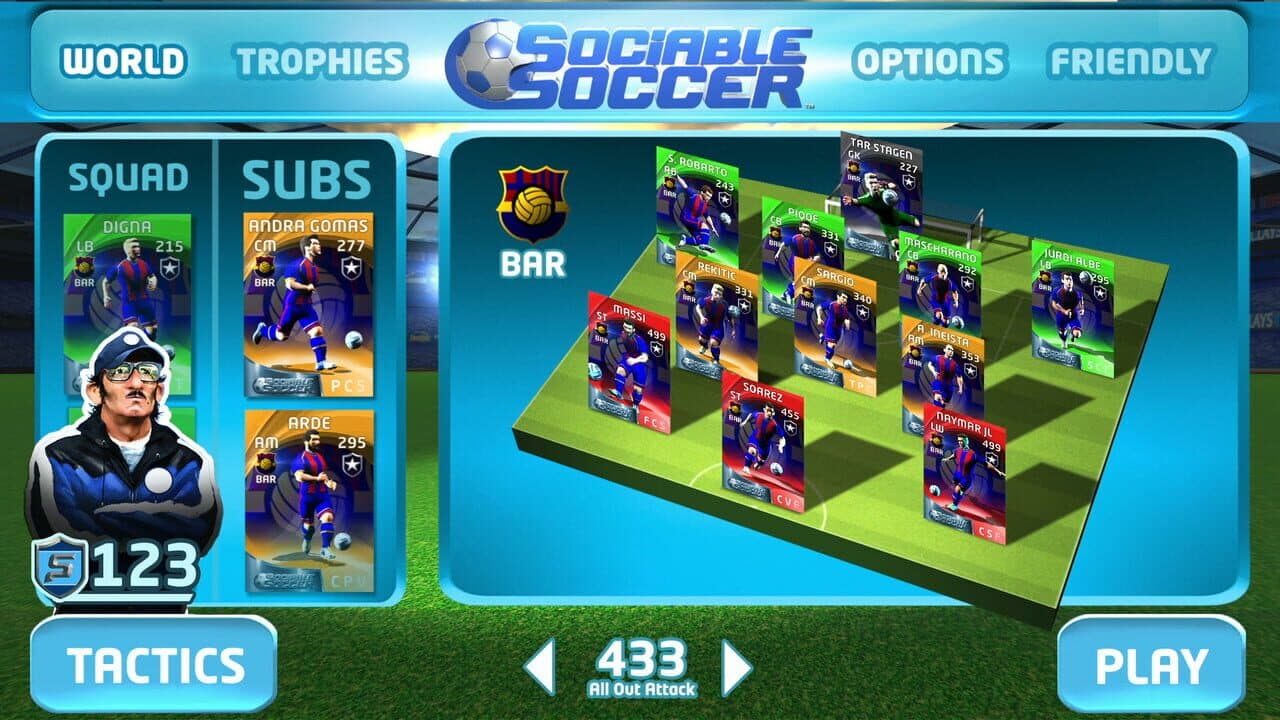Switch to the next formation arrow
The width and height of the screenshot is (1280, 720).
[x=736, y=667]
